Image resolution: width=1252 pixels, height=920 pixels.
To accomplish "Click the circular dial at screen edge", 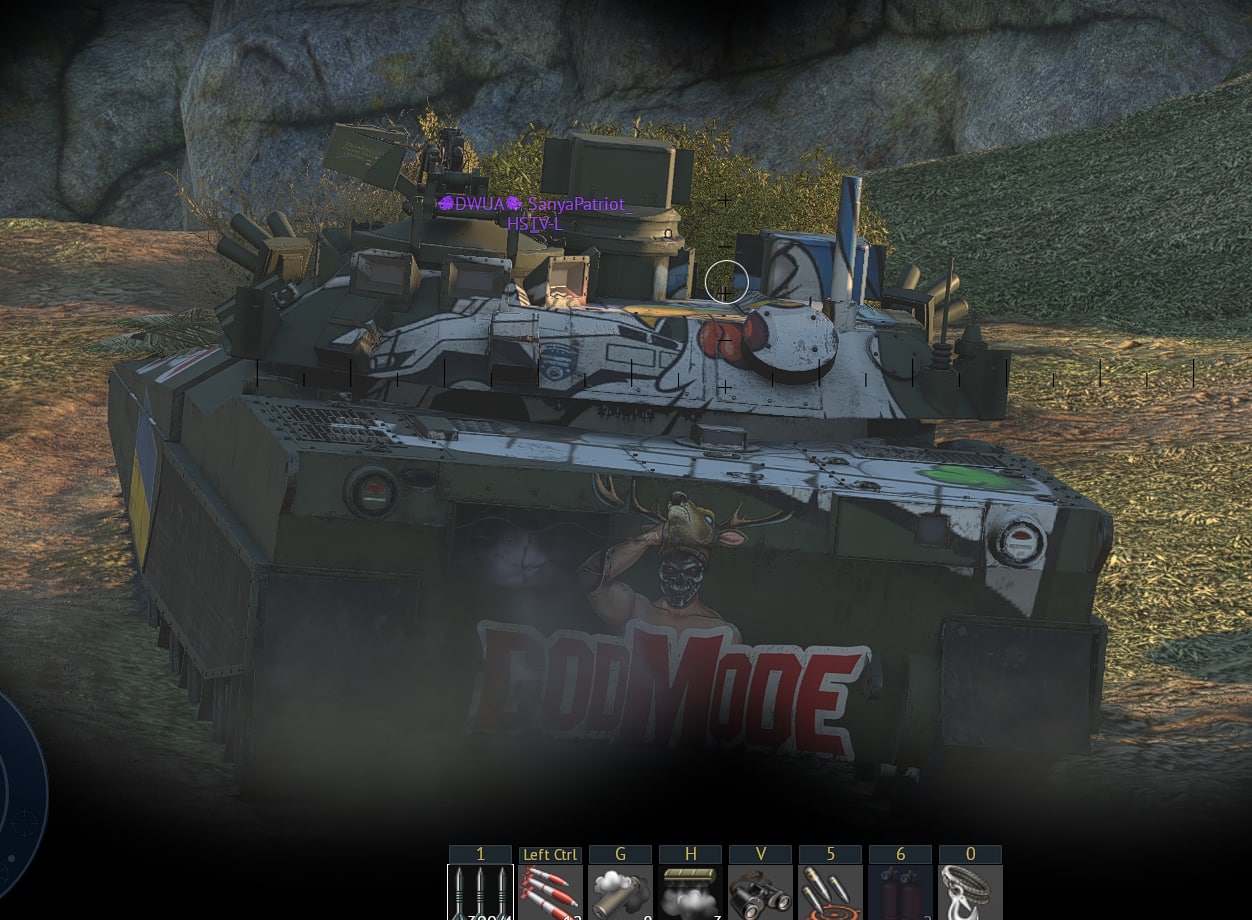I will point(18,800).
